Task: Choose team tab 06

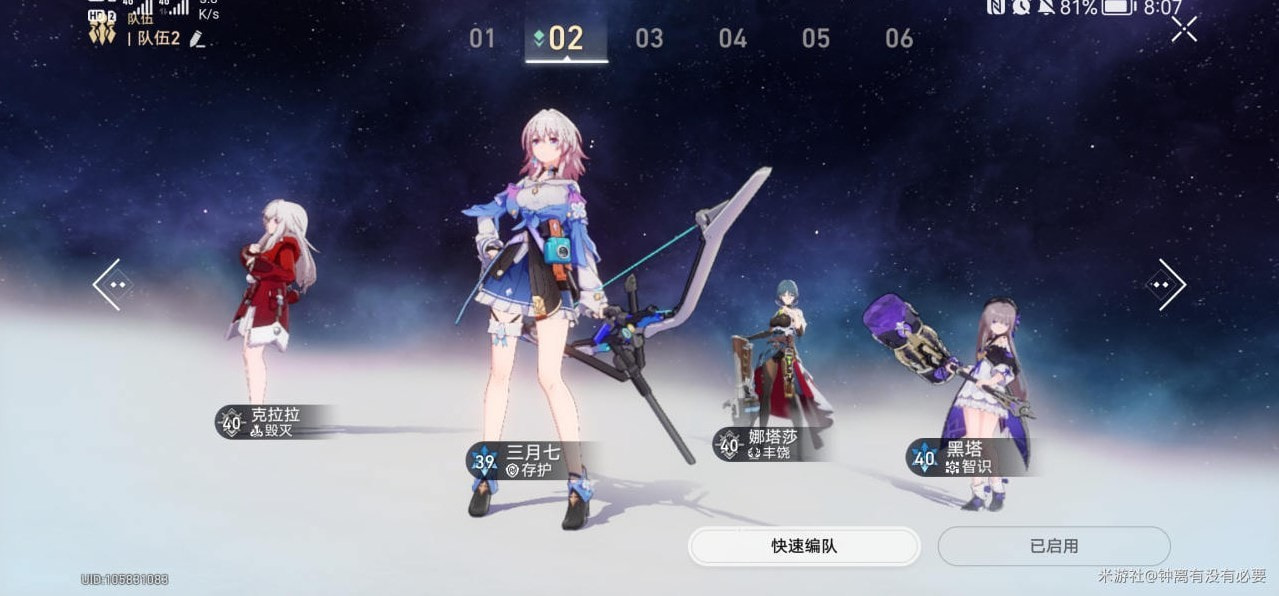Action: click(x=899, y=39)
